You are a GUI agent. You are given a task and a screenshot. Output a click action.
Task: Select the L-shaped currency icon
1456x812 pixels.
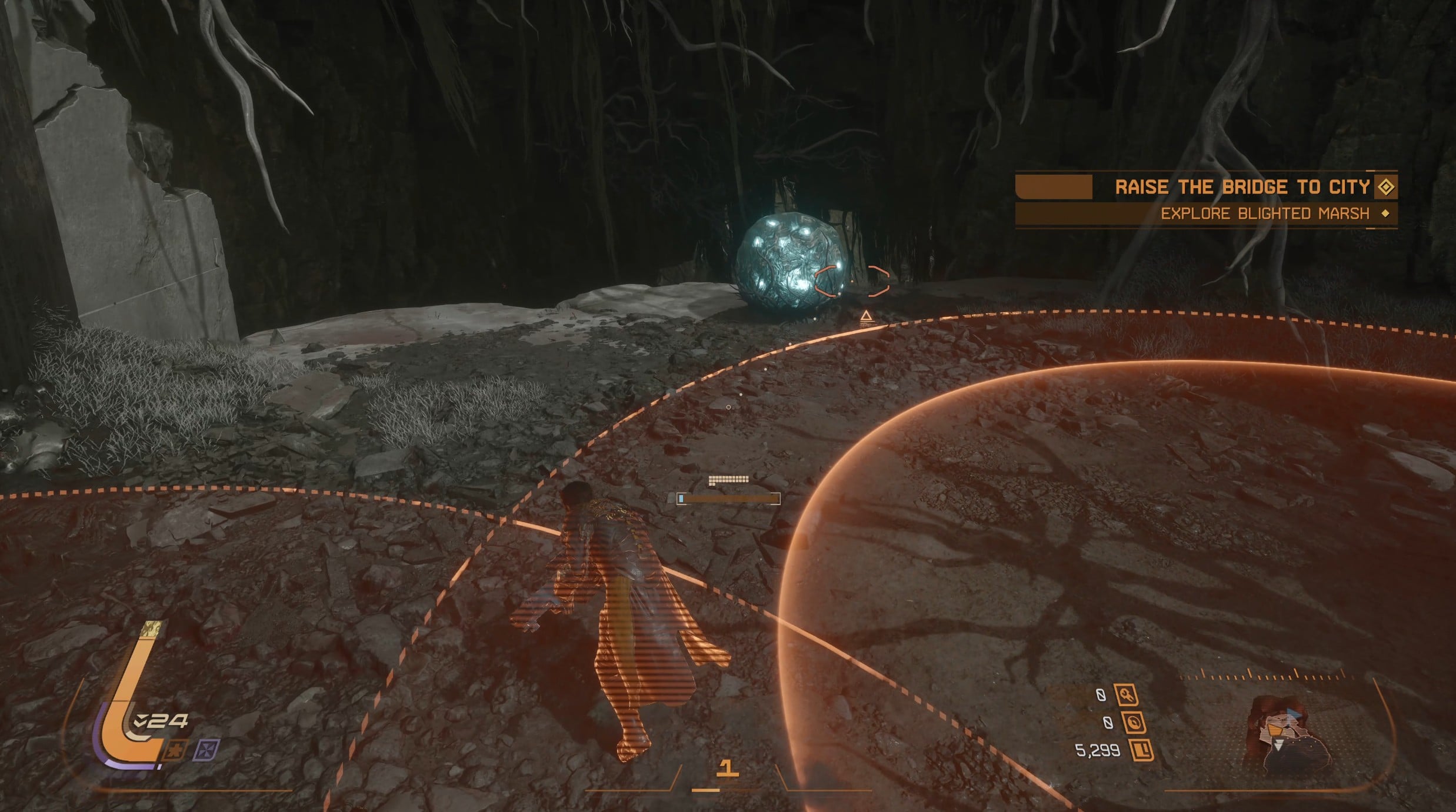pos(1141,750)
